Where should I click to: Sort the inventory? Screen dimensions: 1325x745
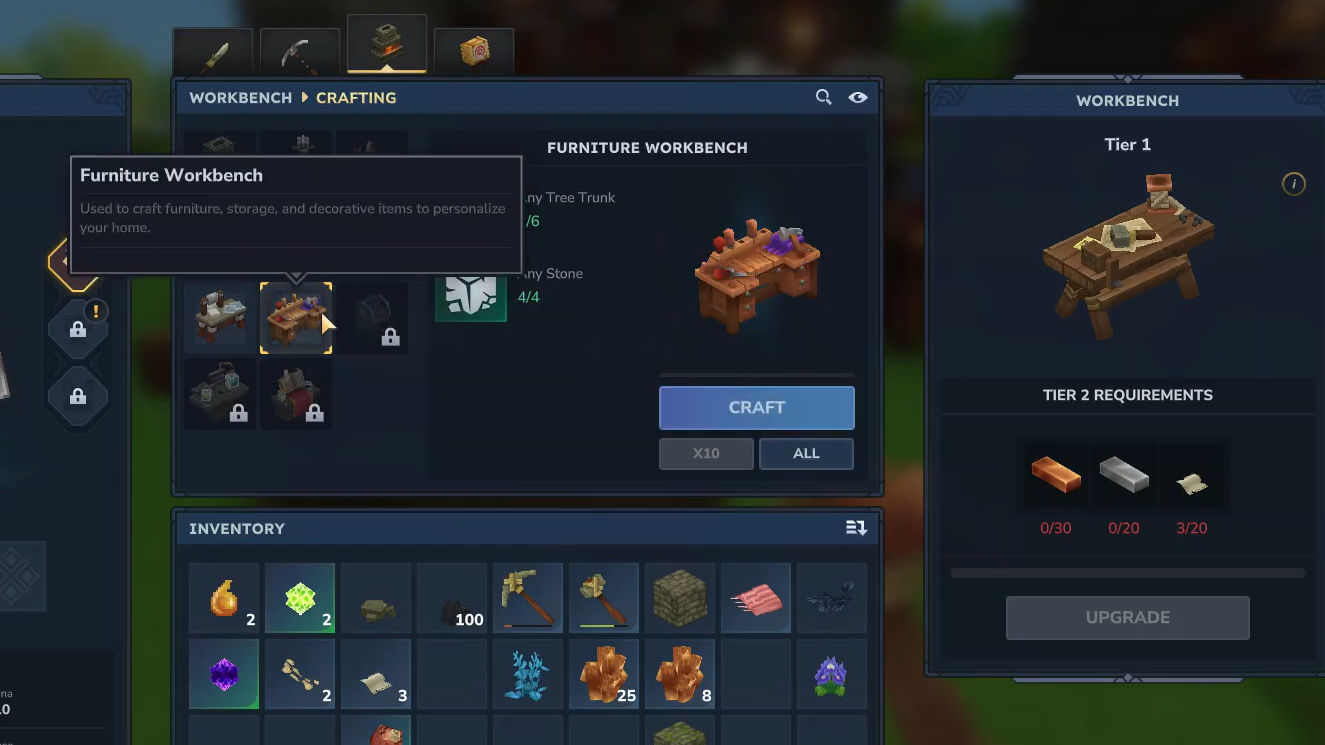(x=856, y=528)
